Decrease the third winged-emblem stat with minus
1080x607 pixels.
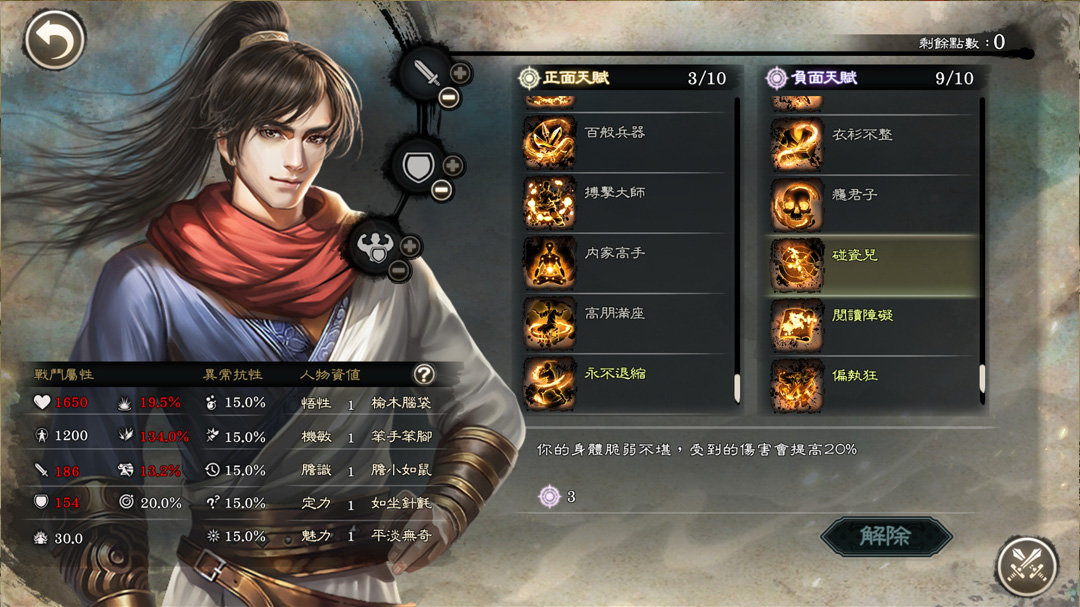(398, 271)
